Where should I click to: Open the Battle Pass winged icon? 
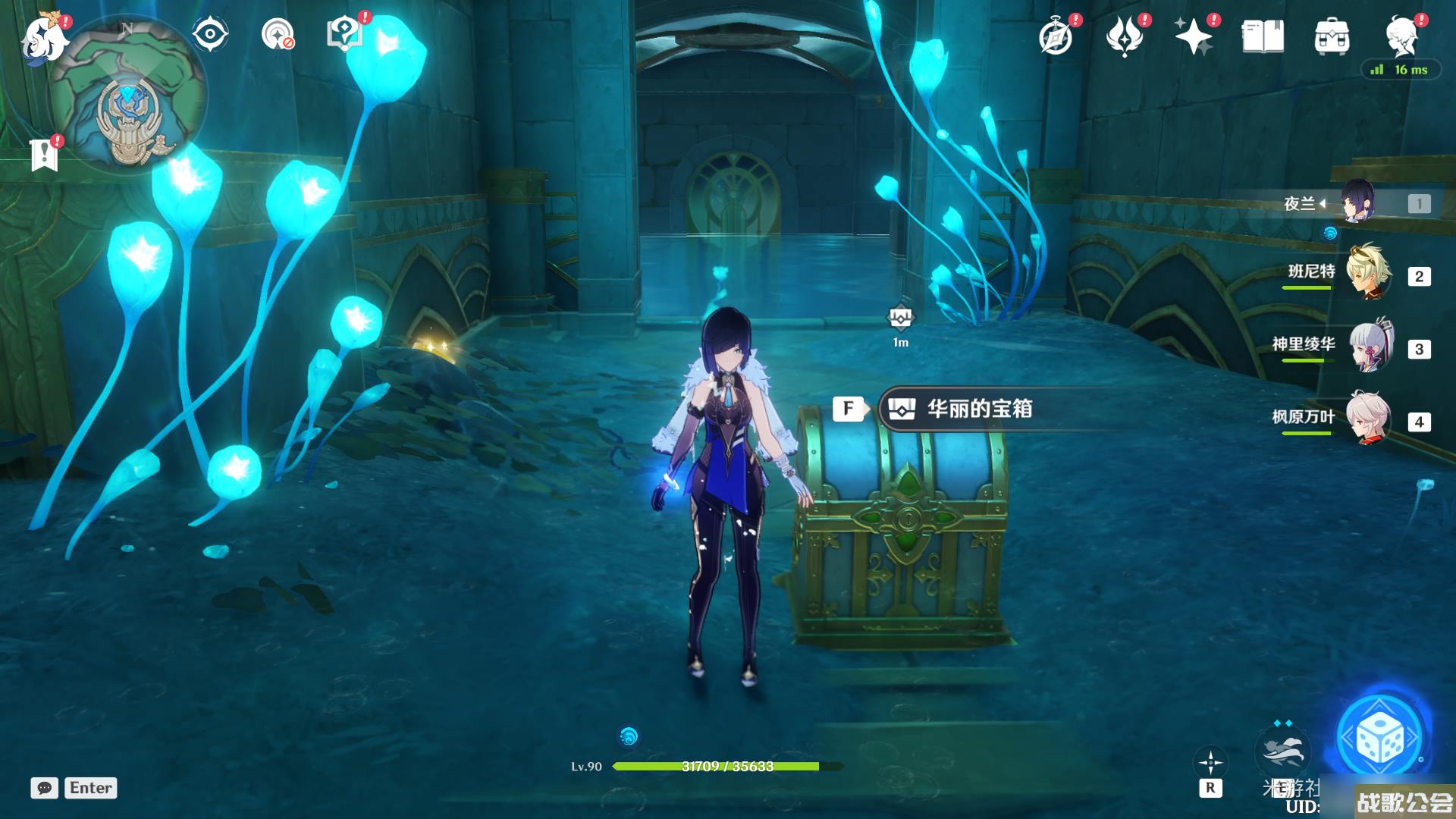tap(1125, 36)
